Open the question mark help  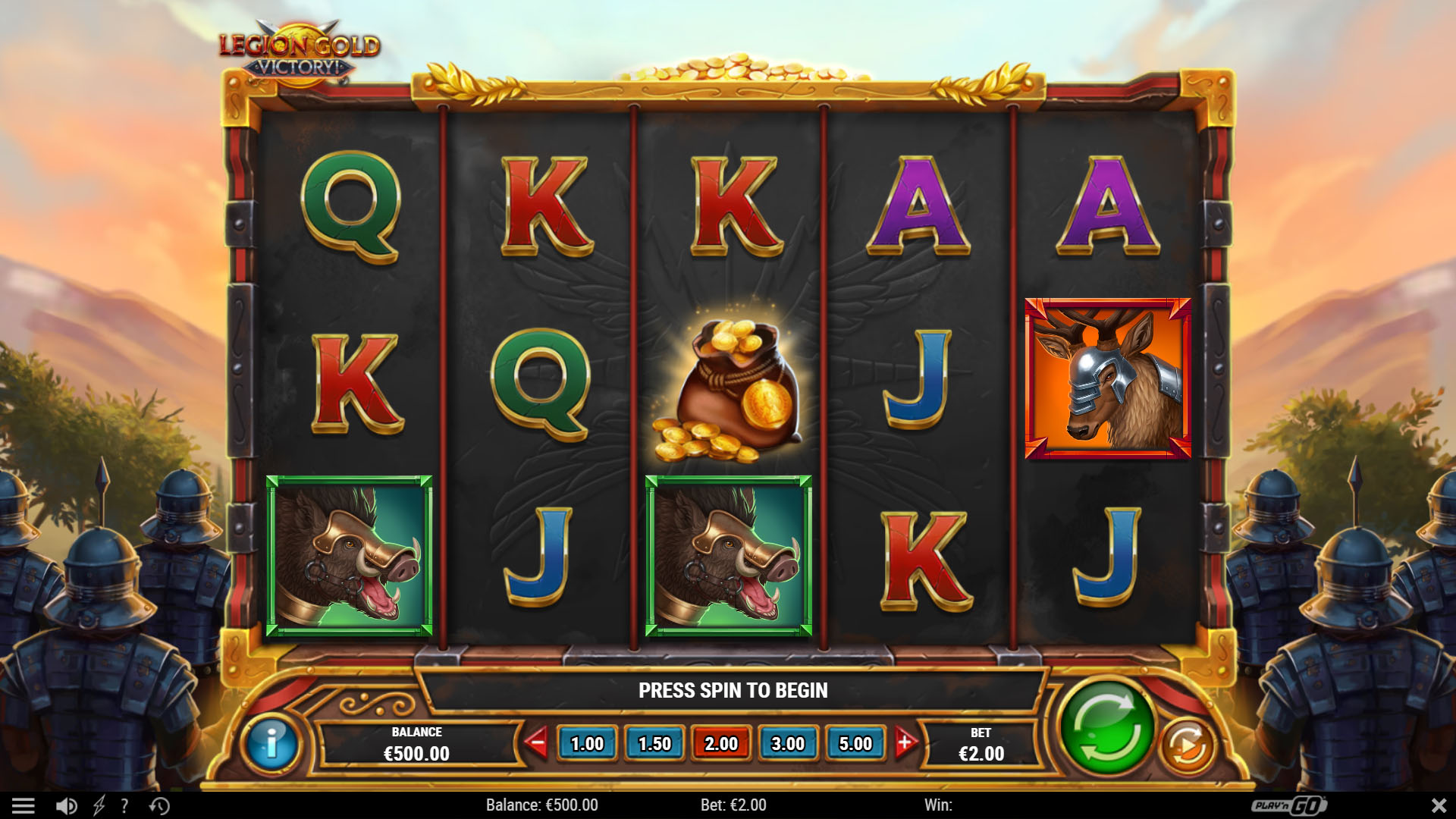124,805
